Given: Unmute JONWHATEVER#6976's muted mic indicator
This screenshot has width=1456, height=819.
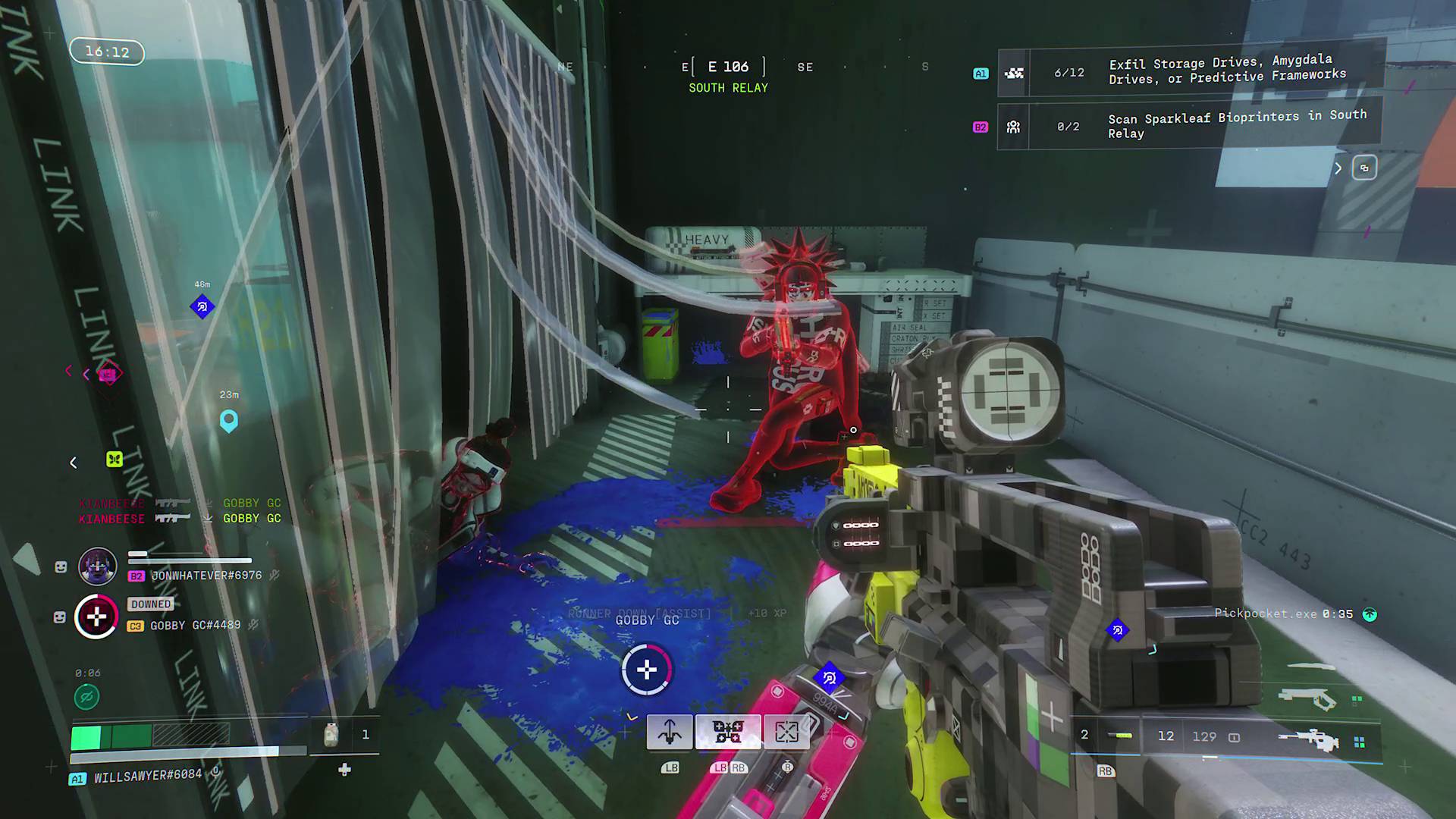Looking at the screenshot, I should pyautogui.click(x=274, y=574).
